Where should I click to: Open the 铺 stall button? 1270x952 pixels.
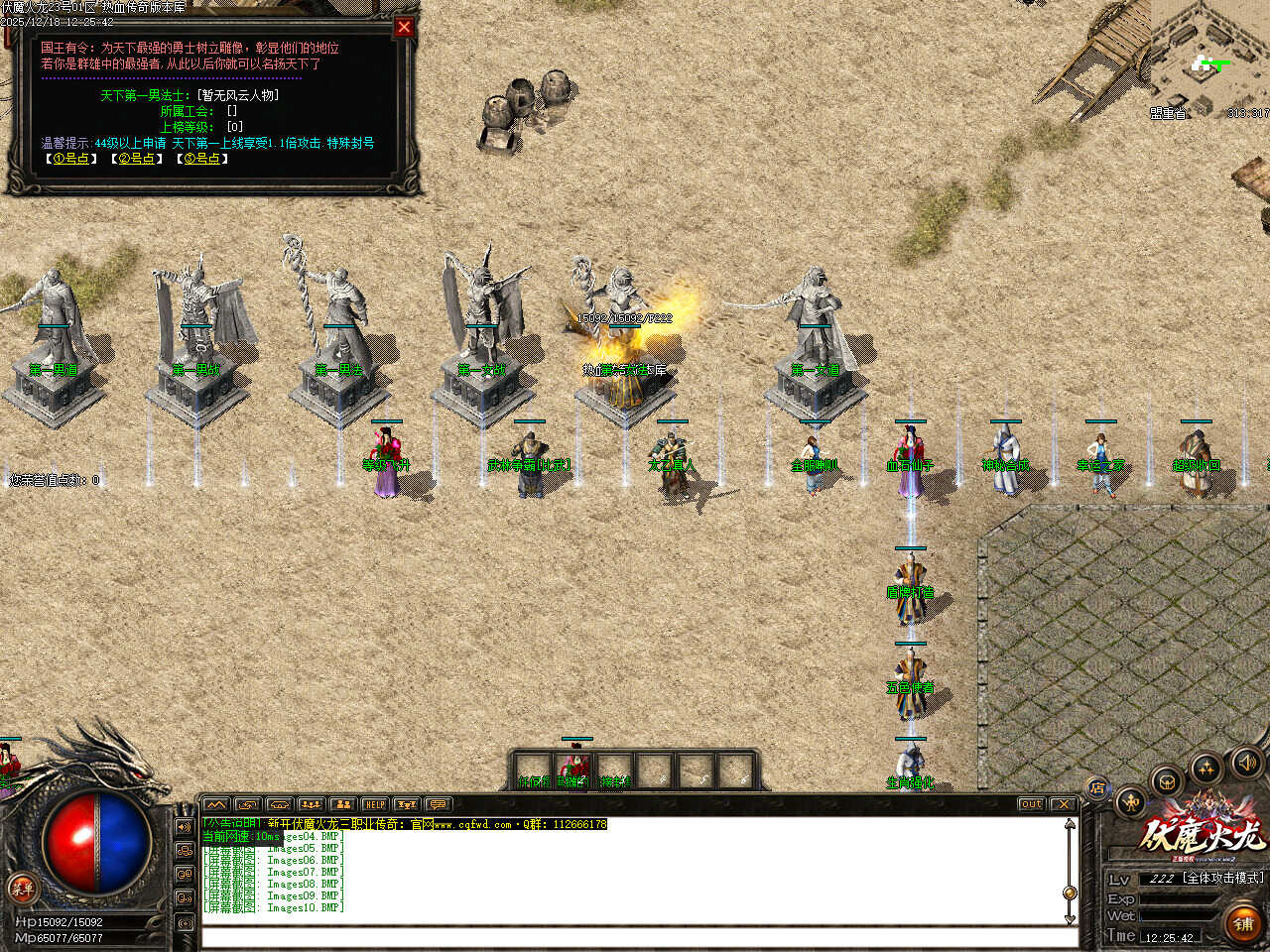pyautogui.click(x=1242, y=924)
